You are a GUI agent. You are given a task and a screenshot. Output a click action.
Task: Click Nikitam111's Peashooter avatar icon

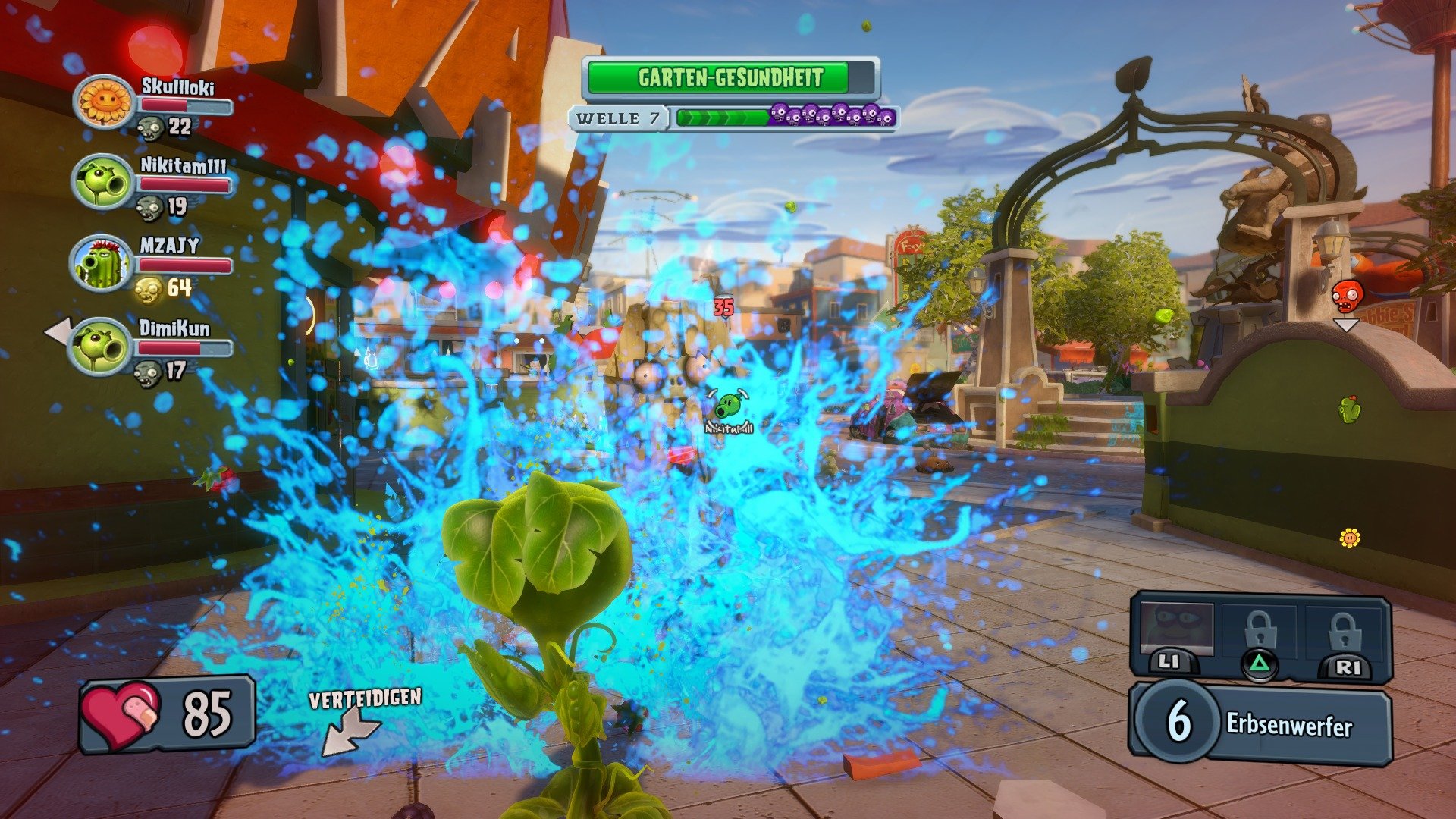point(101,180)
